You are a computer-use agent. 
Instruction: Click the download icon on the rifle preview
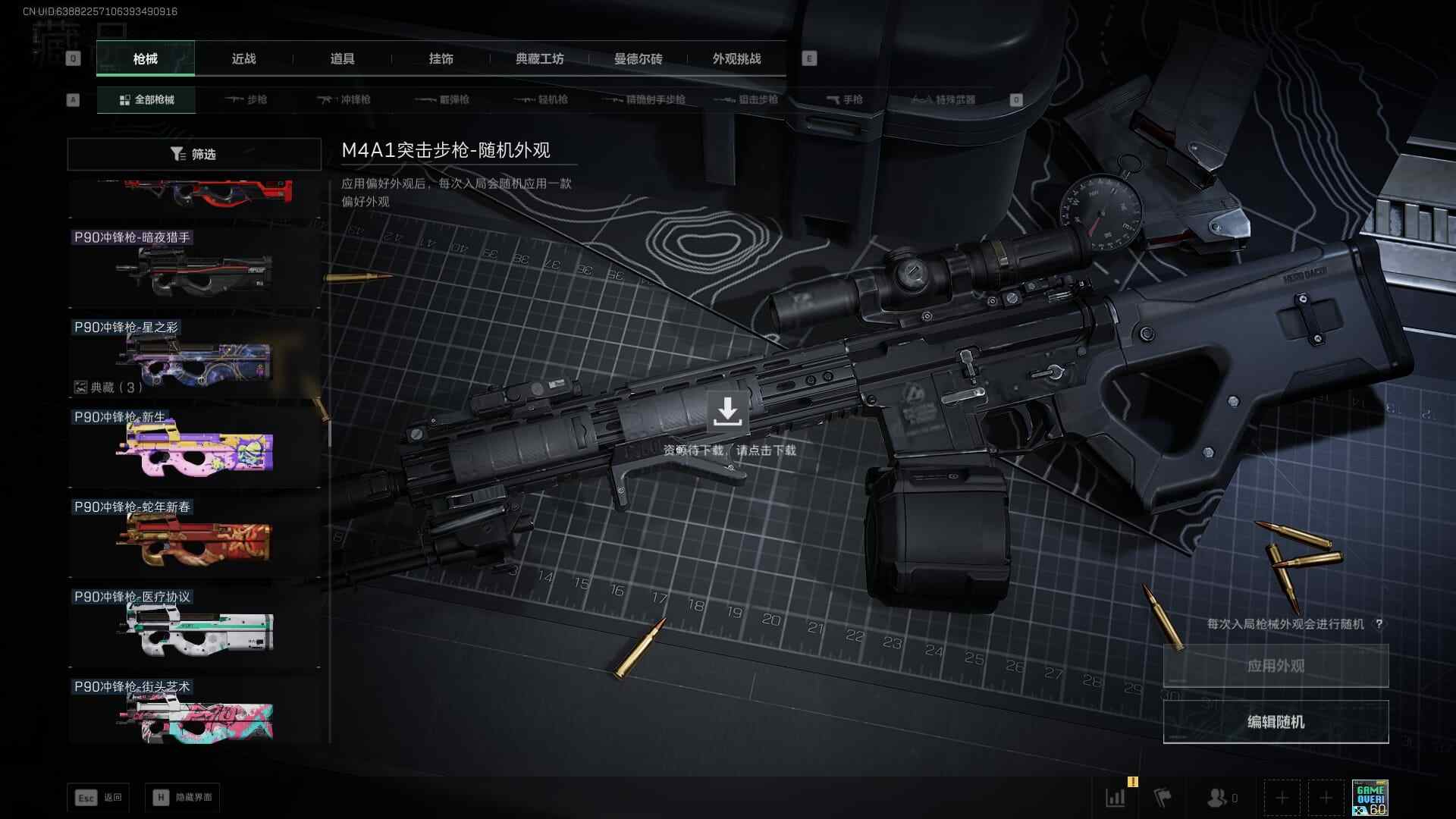pos(727,411)
